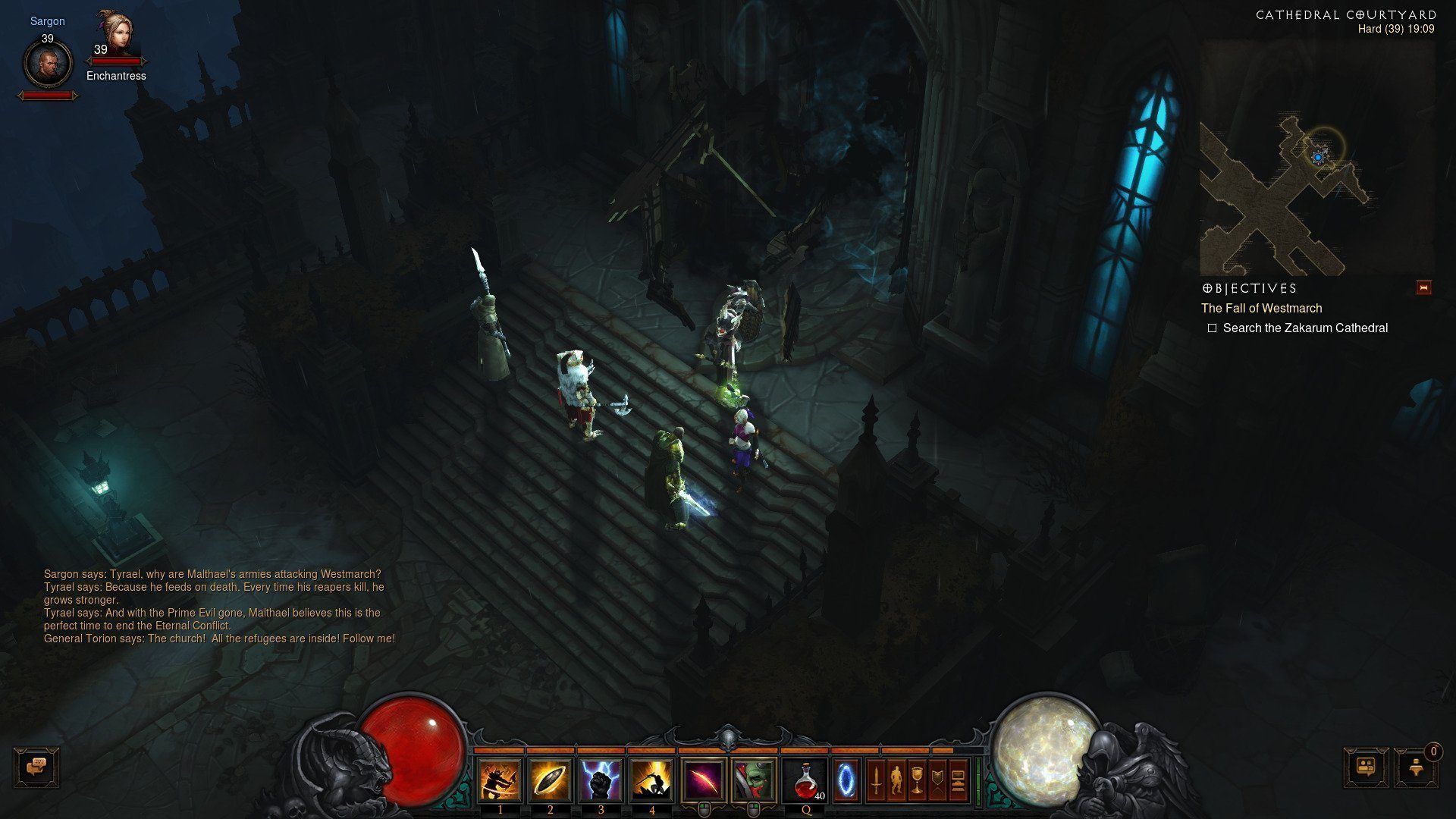Image resolution: width=1456 pixels, height=819 pixels.
Task: Click Sargon's hero portrait
Action: tap(48, 62)
